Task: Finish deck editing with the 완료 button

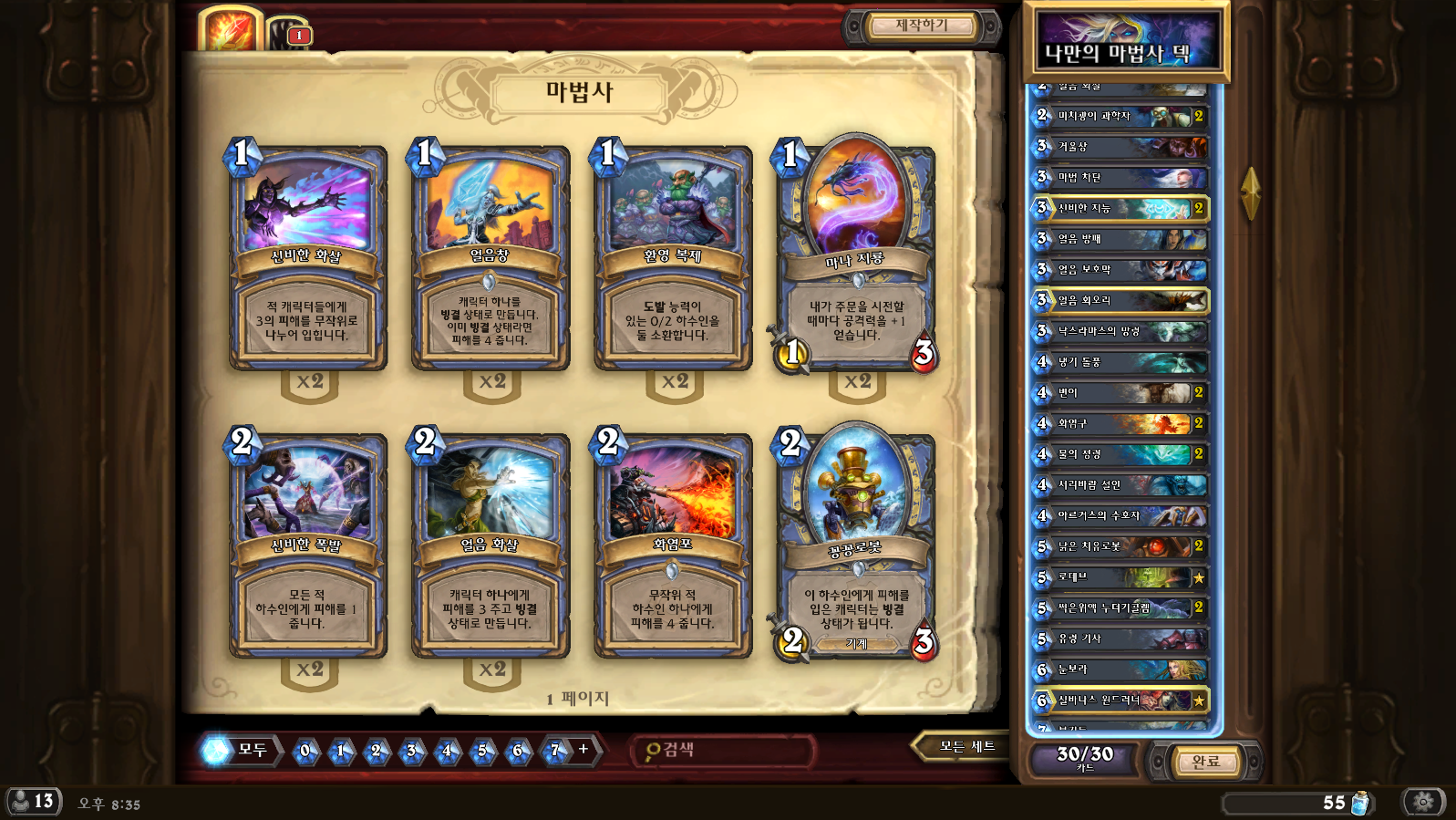Action: tap(1205, 761)
